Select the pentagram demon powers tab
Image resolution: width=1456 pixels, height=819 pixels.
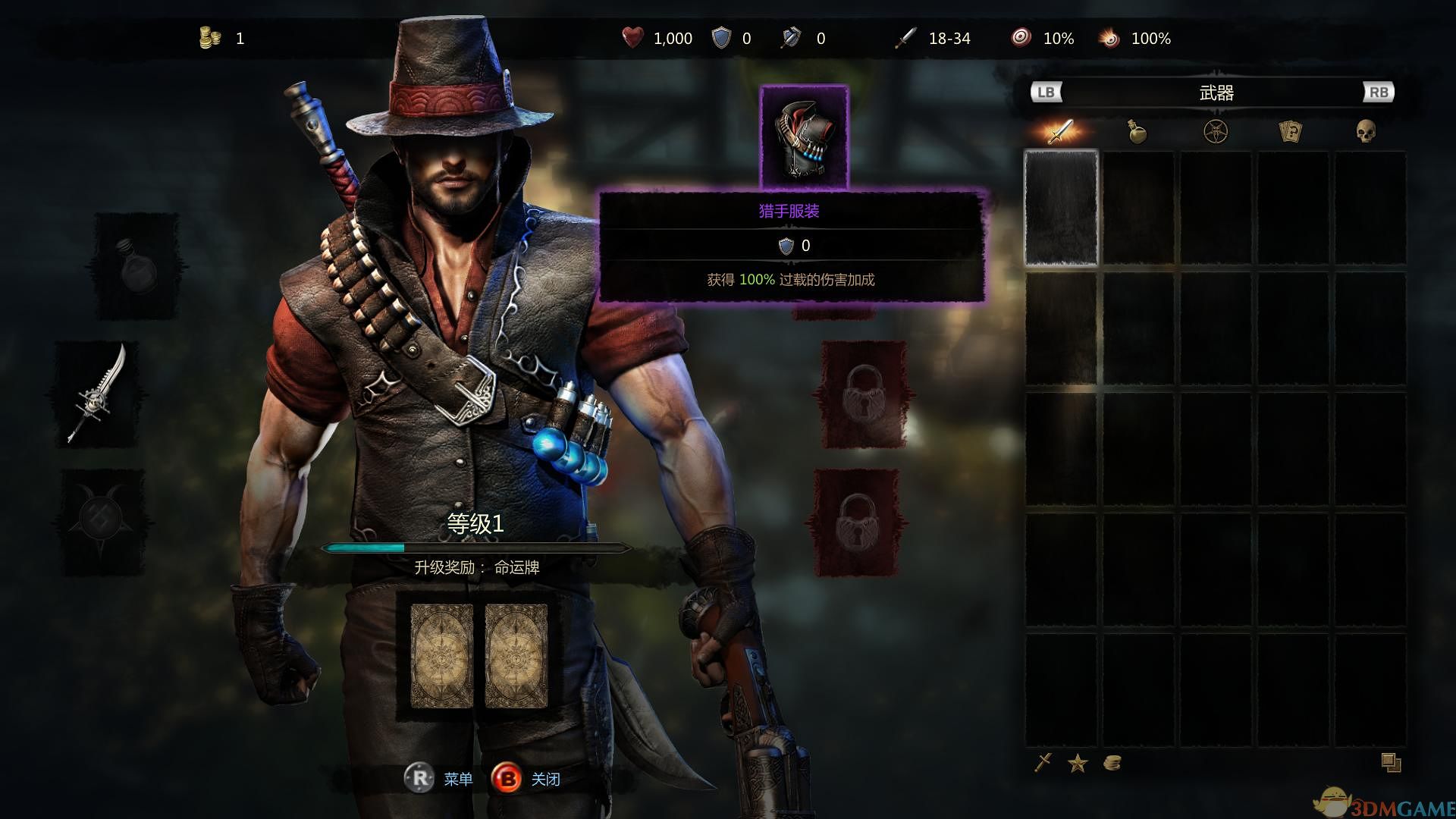(x=1216, y=131)
